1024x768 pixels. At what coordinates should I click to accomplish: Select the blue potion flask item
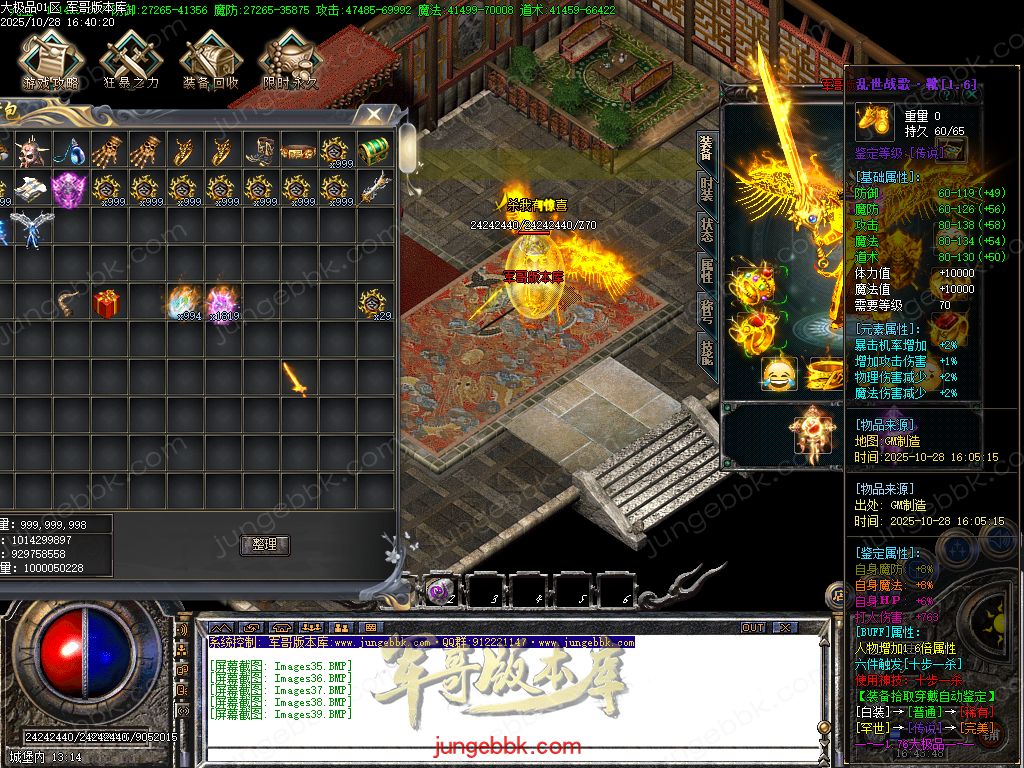point(68,151)
